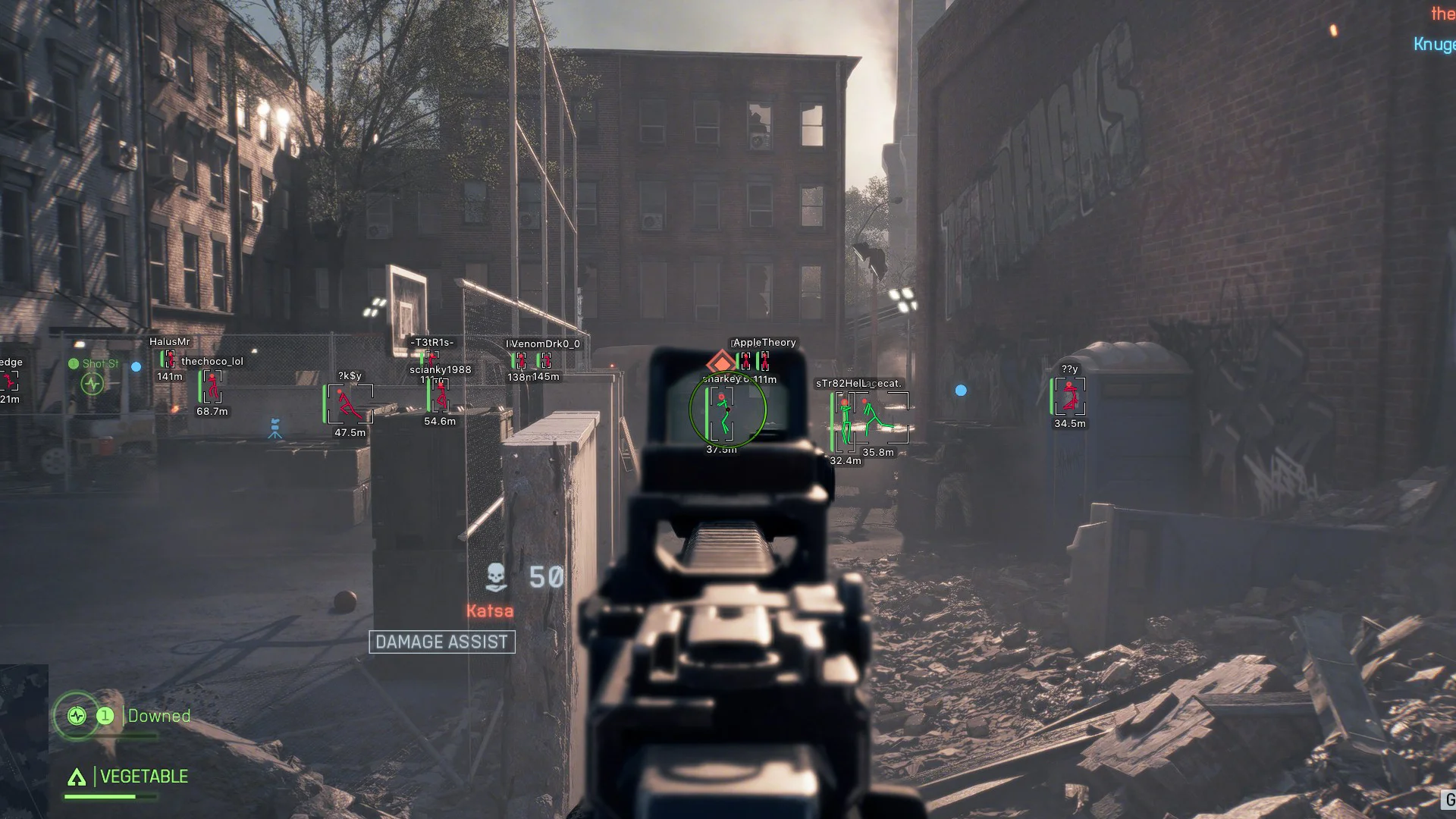The image size is (1456, 819).
Task: Select the VEGETABLE squad member icon
Action: tap(77, 777)
